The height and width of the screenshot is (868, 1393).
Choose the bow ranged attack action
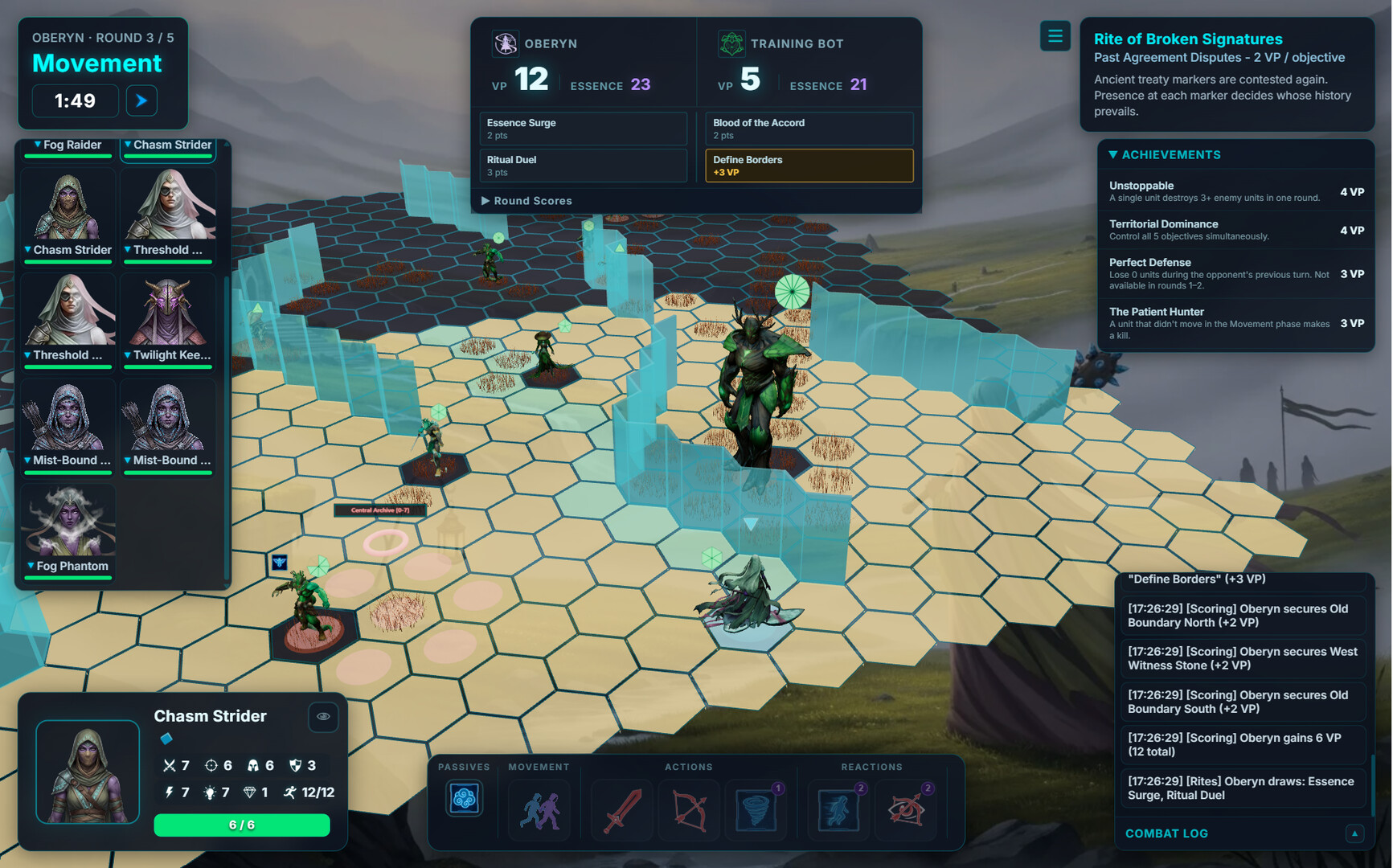coord(689,810)
